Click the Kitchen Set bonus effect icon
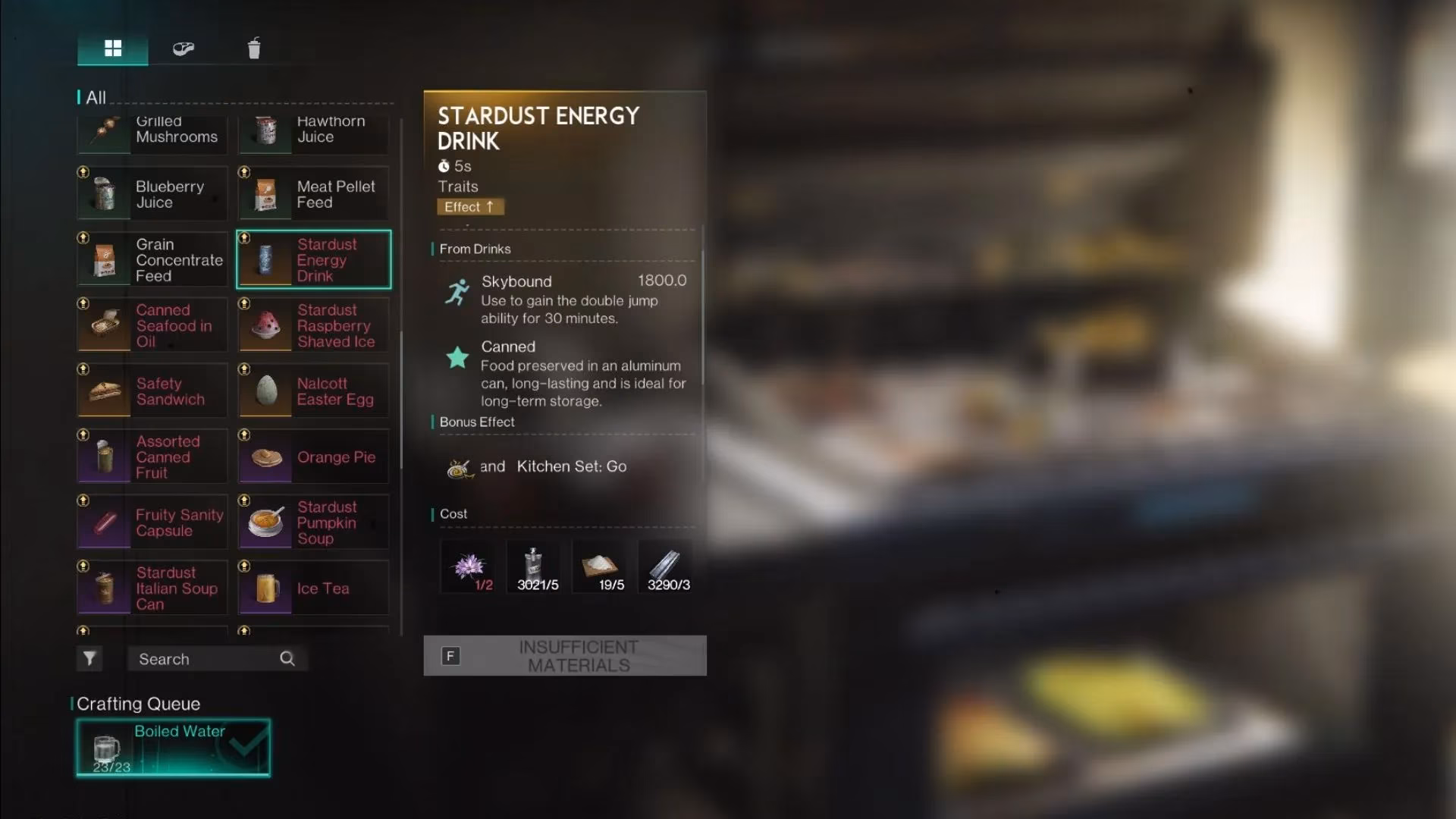This screenshot has width=1456, height=819. 458,466
